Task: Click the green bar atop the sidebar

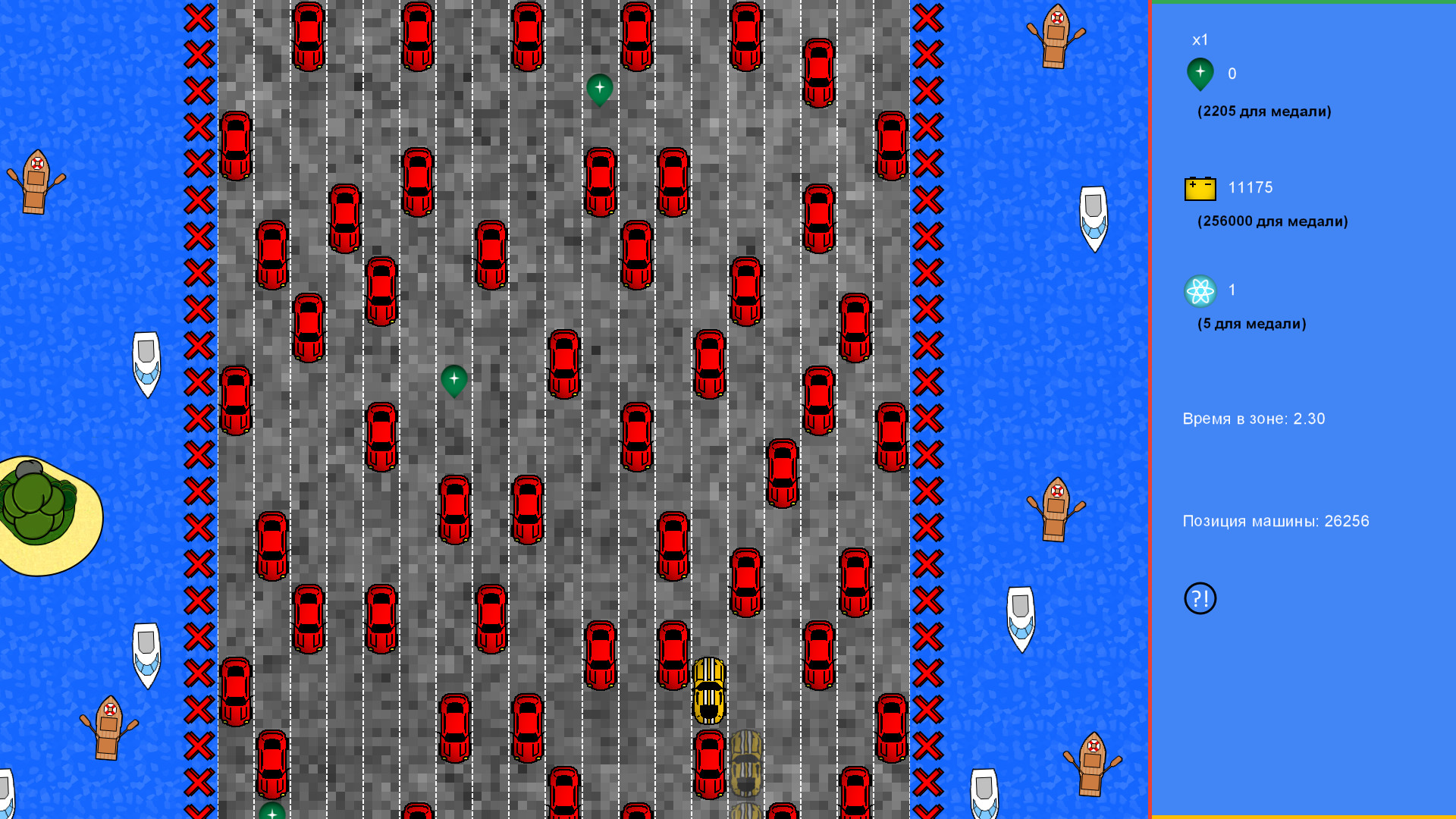Action: (1303, 3)
